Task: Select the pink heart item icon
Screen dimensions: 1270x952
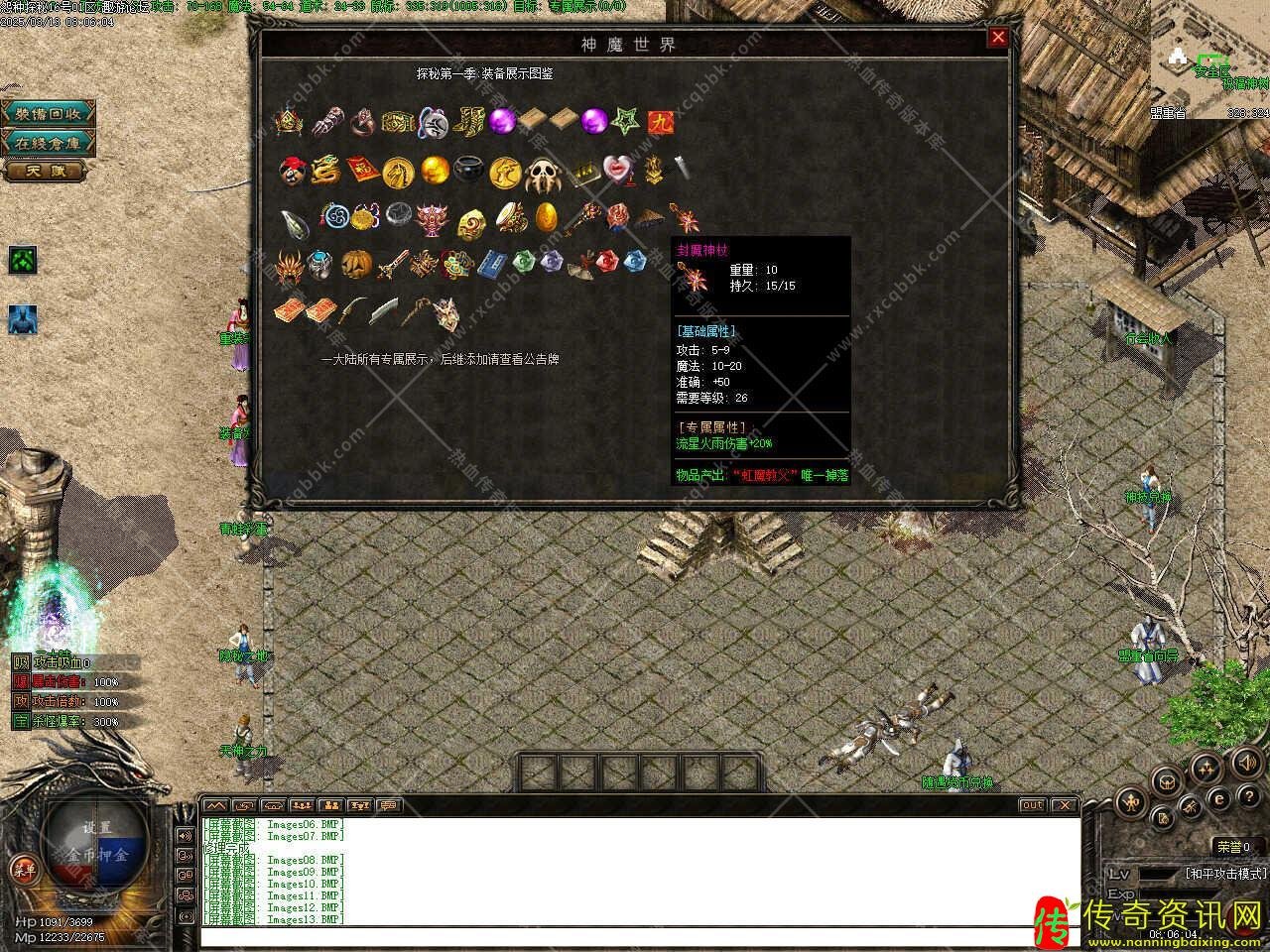Action: click(x=617, y=170)
